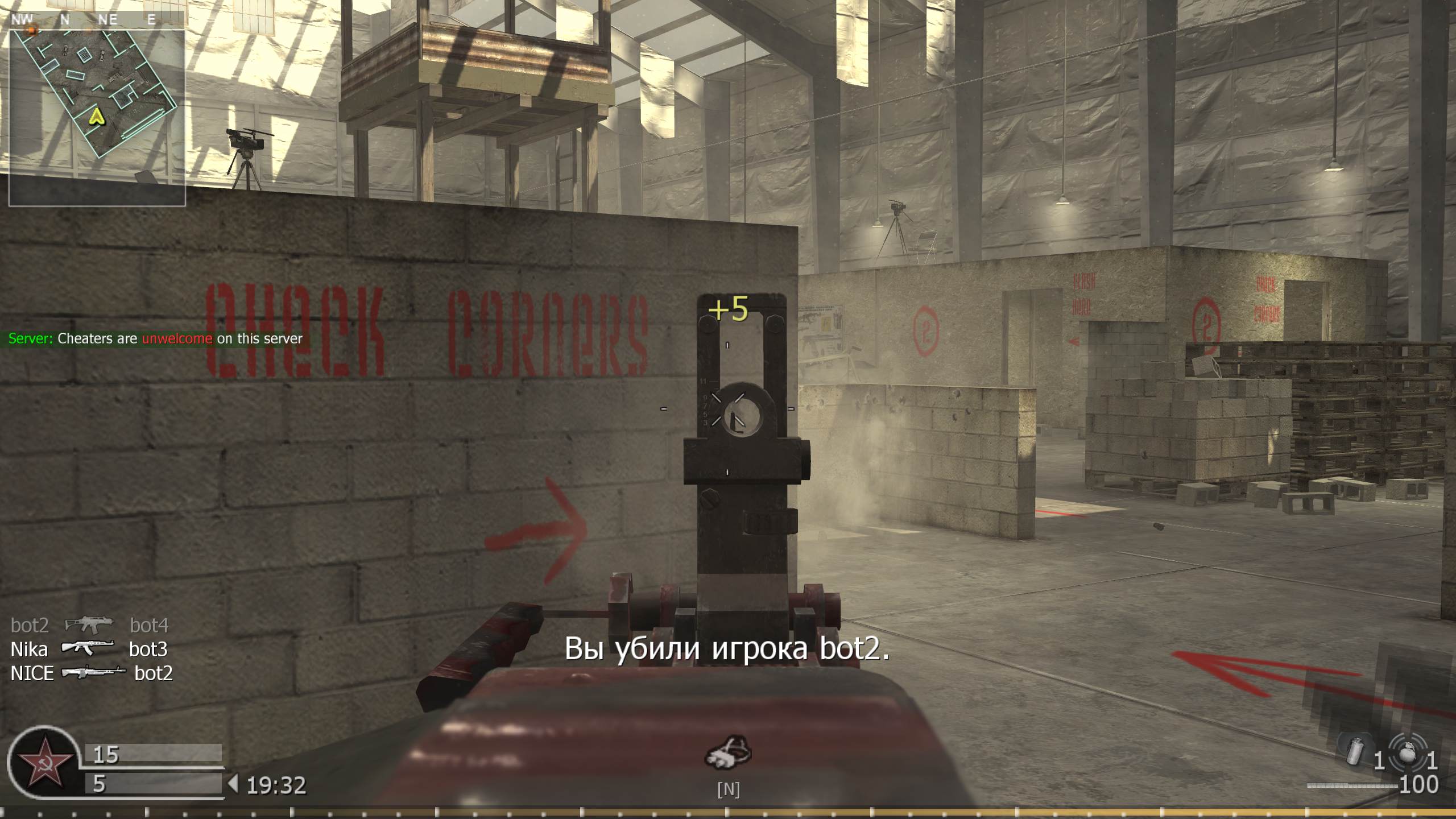Expand the compass showing NW N NE E
1456x819 pixels.
coord(85,19)
